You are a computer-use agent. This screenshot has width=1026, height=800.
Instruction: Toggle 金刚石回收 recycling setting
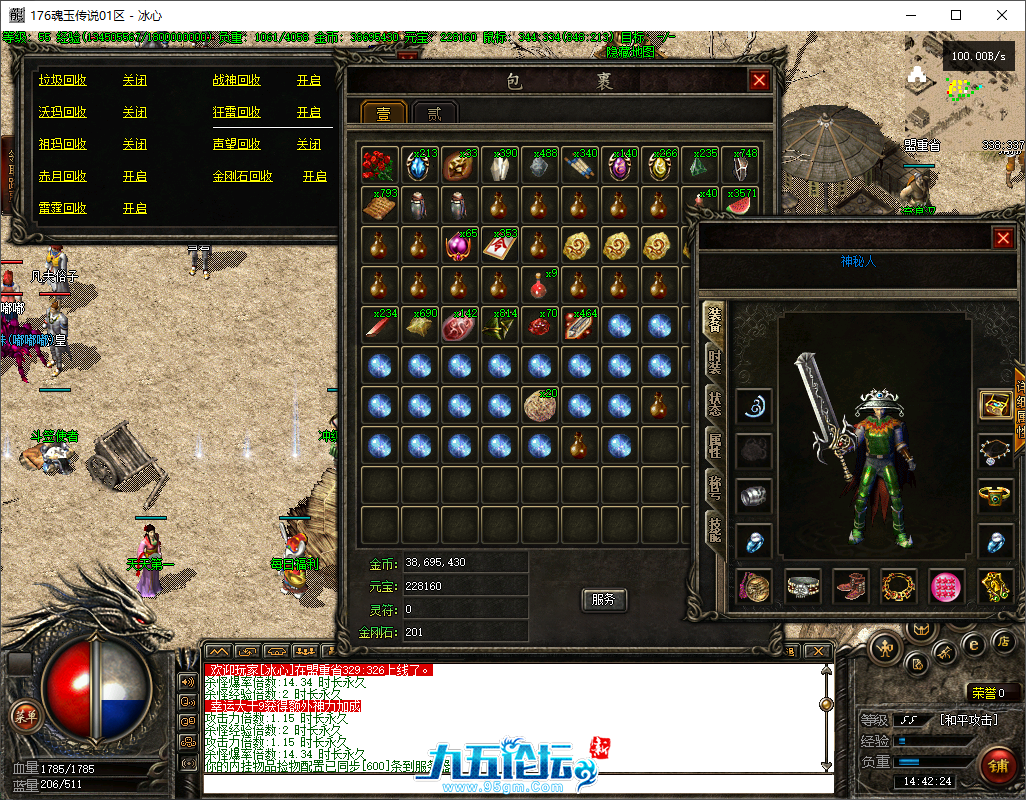pos(315,176)
